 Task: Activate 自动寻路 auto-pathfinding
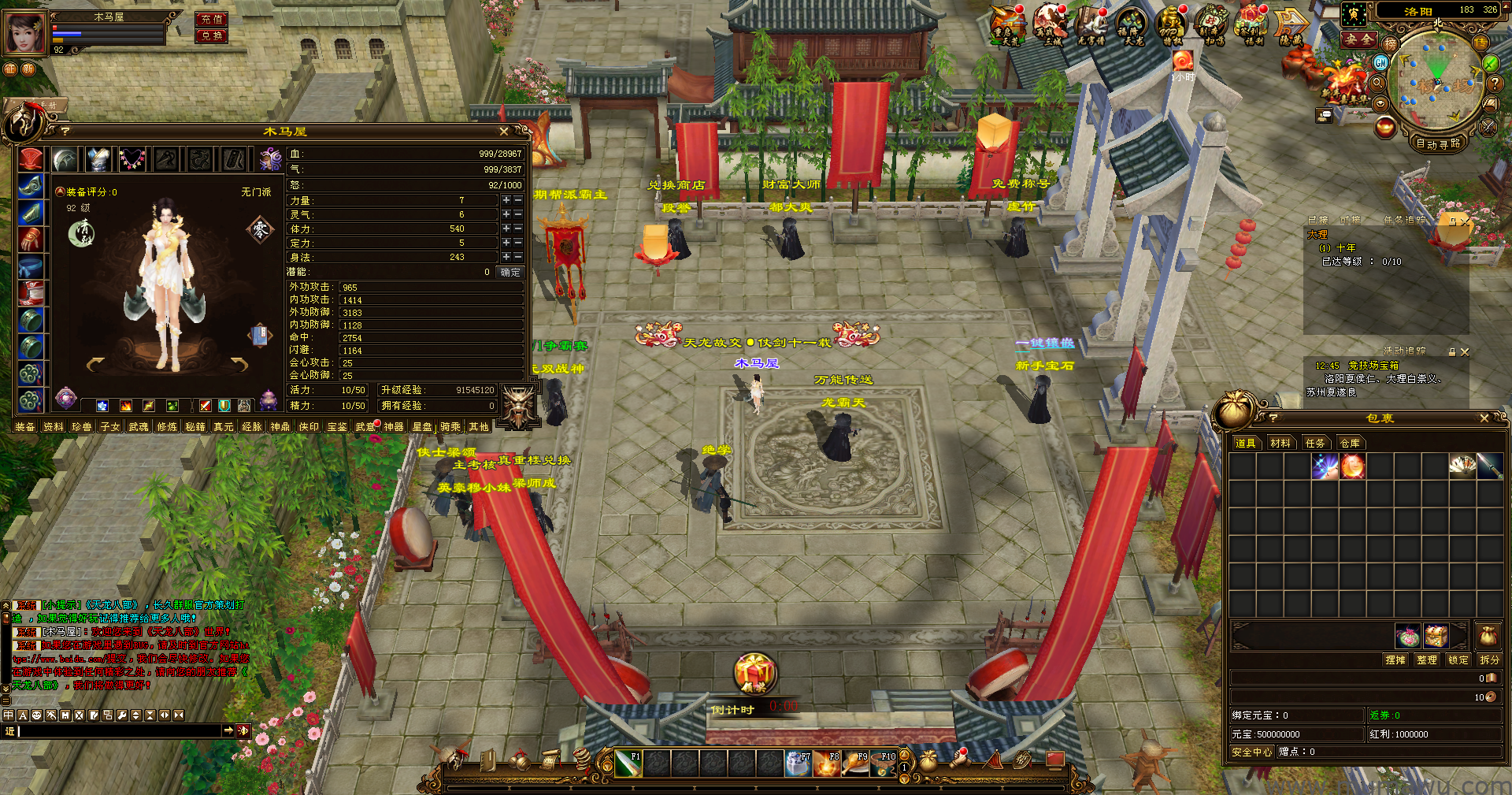[x=1438, y=143]
